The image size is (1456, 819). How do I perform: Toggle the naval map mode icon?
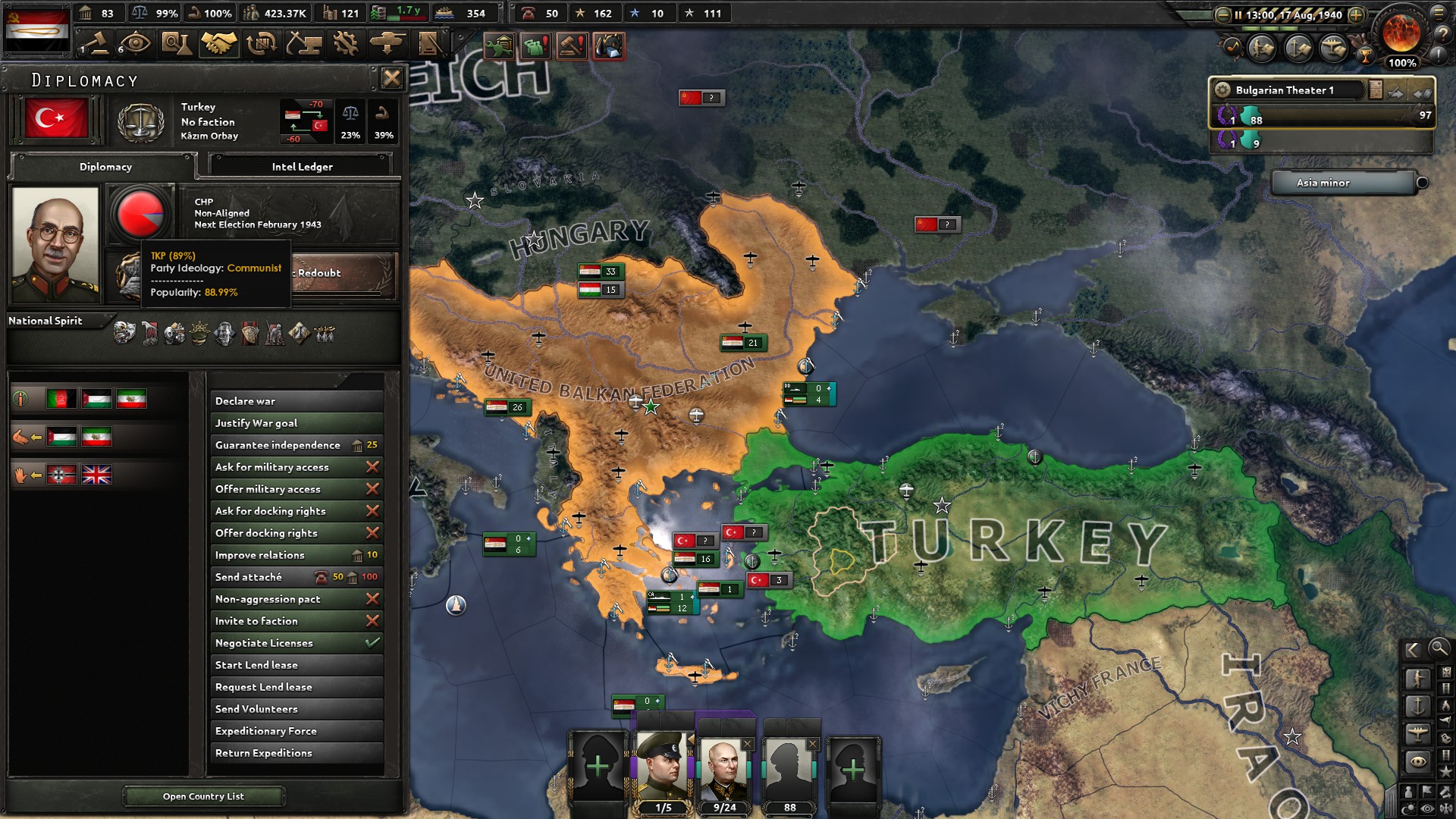(1417, 705)
